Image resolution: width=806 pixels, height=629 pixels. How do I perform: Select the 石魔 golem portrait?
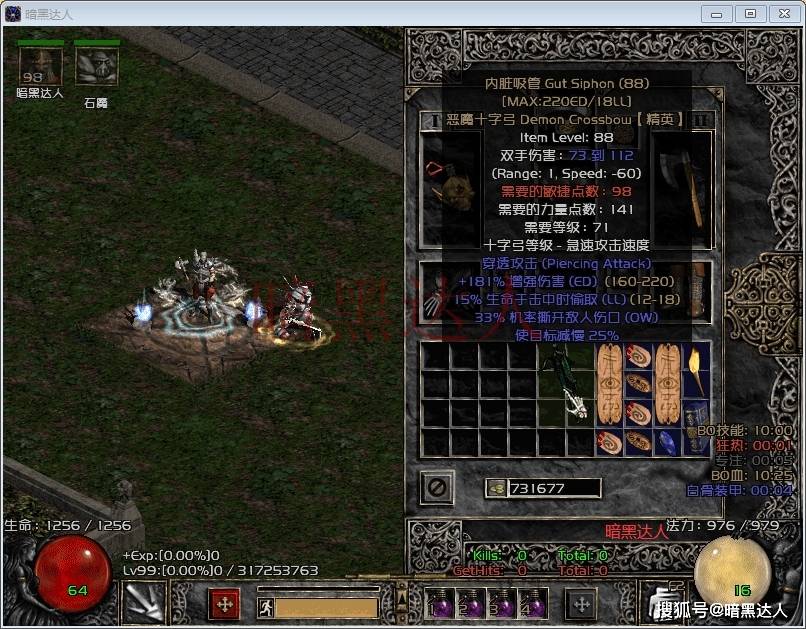(97, 66)
